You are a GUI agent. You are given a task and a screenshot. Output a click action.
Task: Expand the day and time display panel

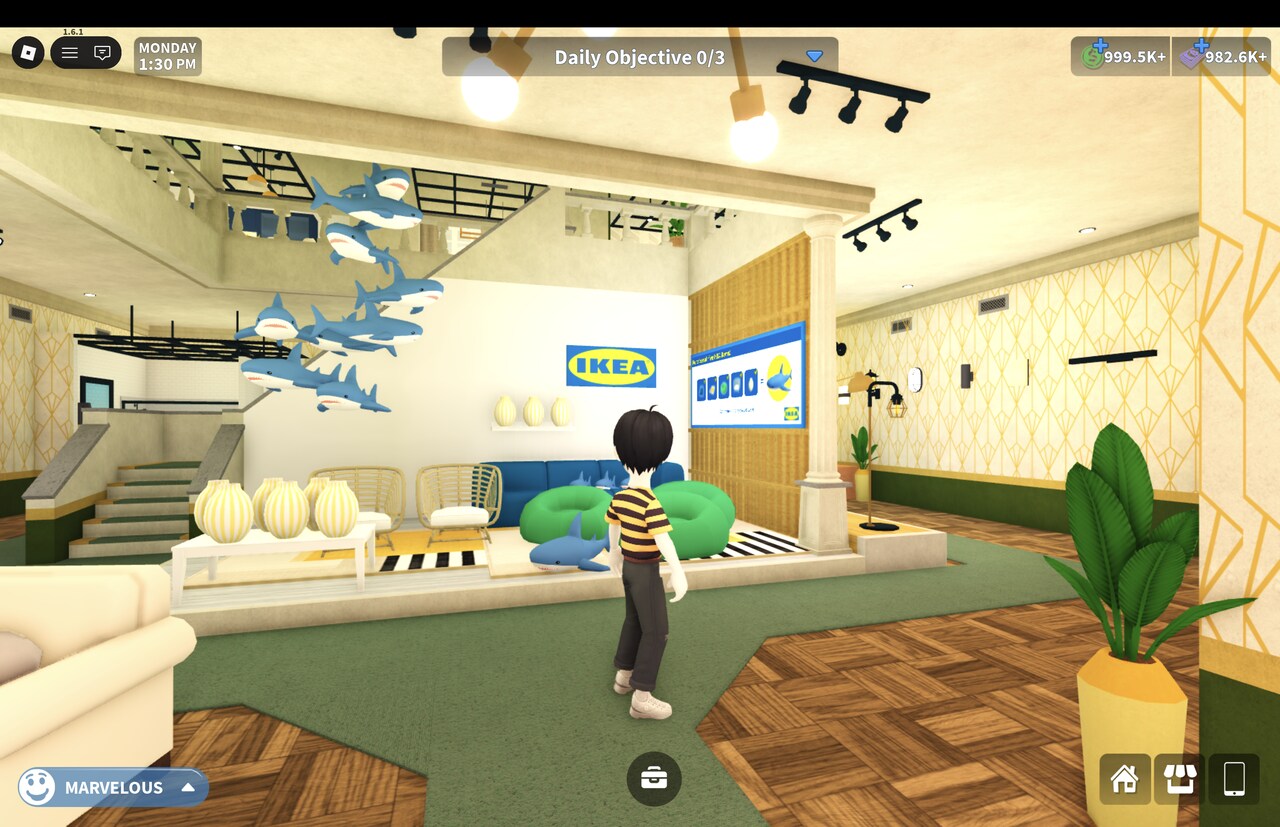pos(166,54)
